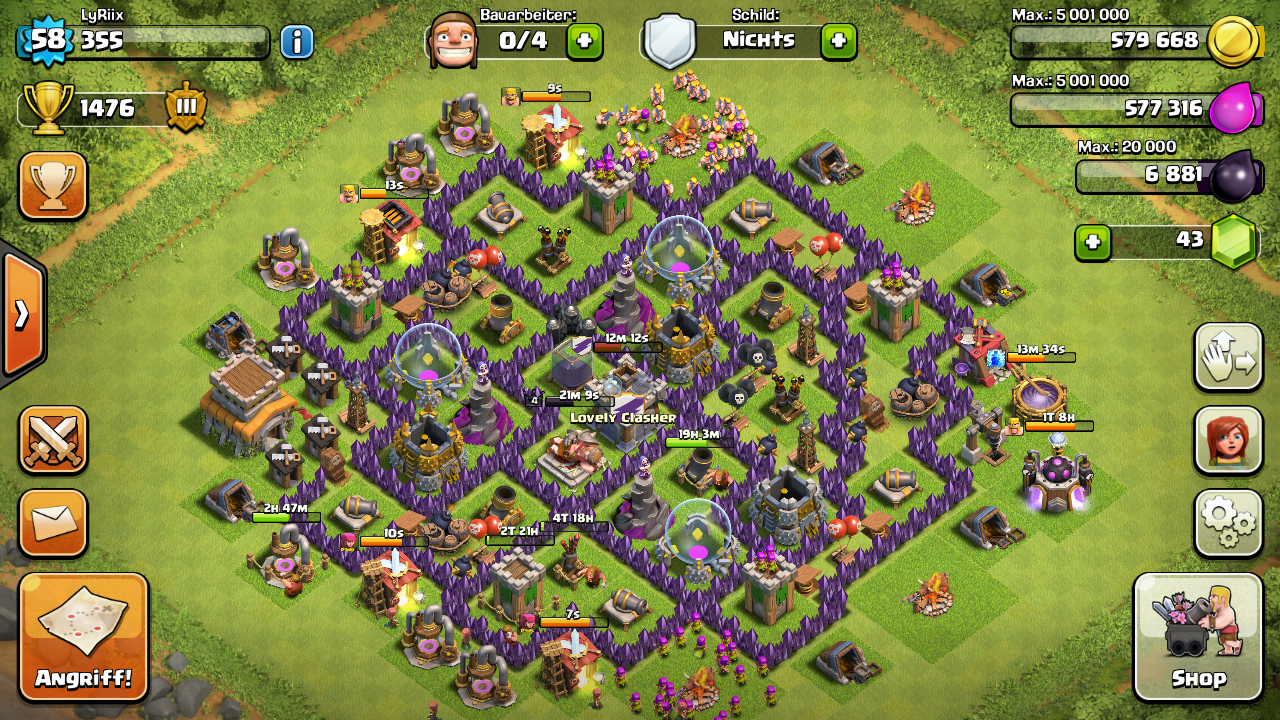
Task: Tap the gold coin resource icon
Action: pyautogui.click(x=1232, y=42)
